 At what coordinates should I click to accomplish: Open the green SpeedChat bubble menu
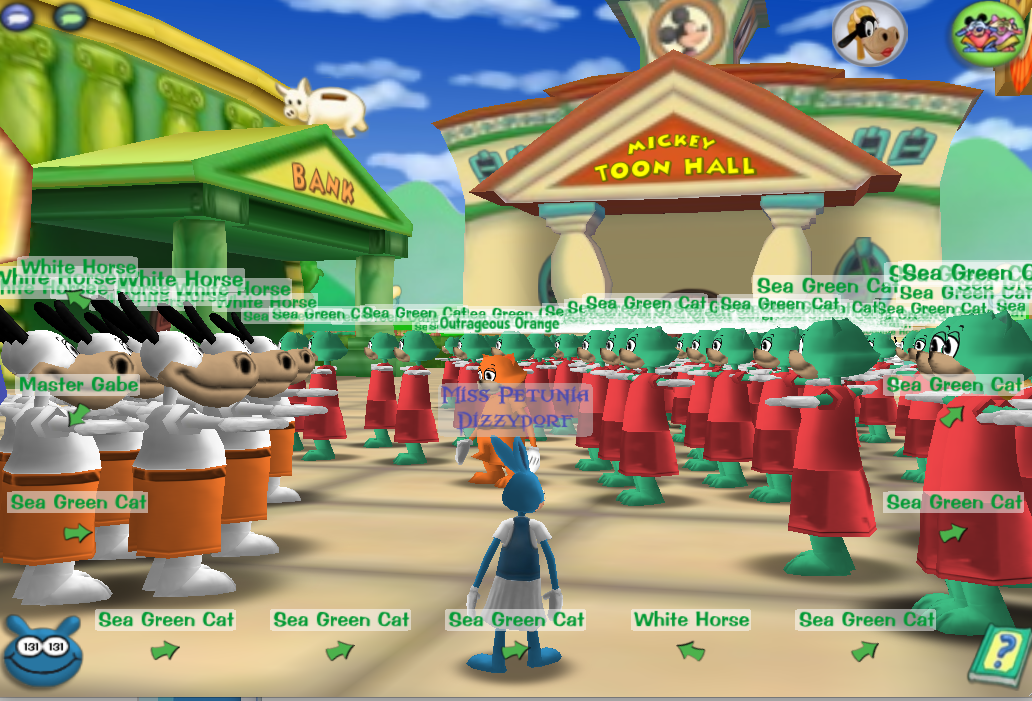pos(71,15)
